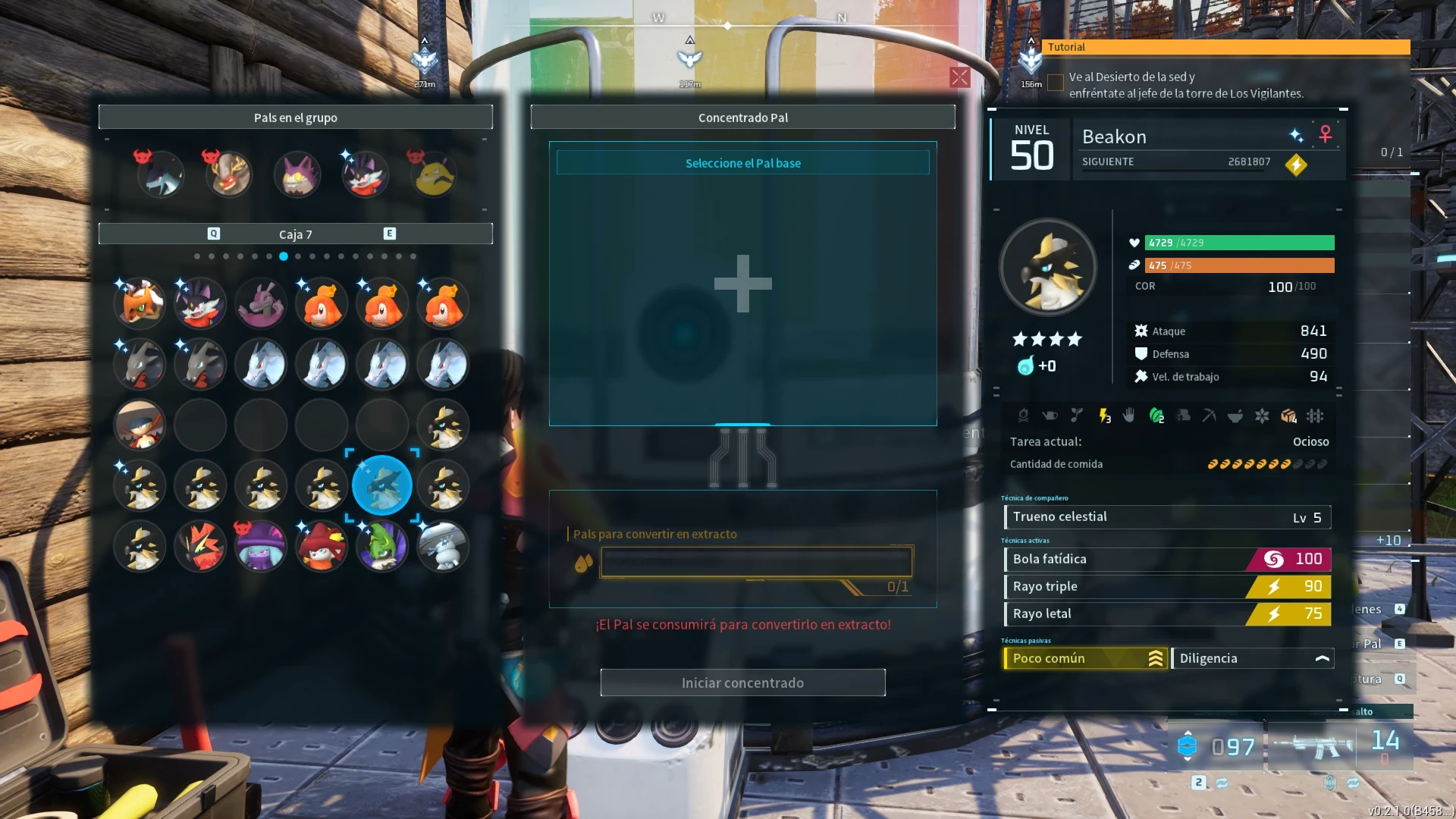This screenshot has width=1456, height=819.
Task: Choose the highlighted blue Beakon in the box
Action: tap(382, 485)
